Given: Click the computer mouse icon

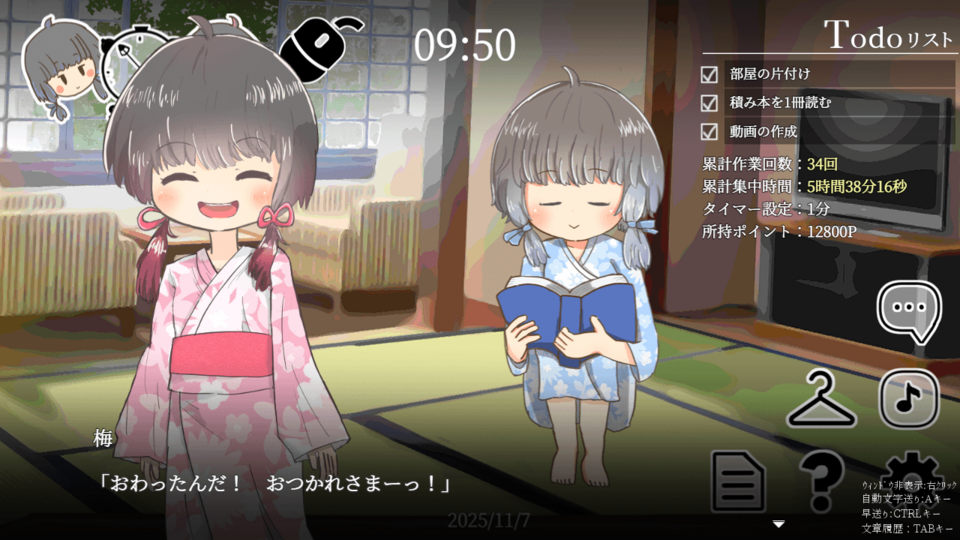Looking at the screenshot, I should click(x=318, y=46).
